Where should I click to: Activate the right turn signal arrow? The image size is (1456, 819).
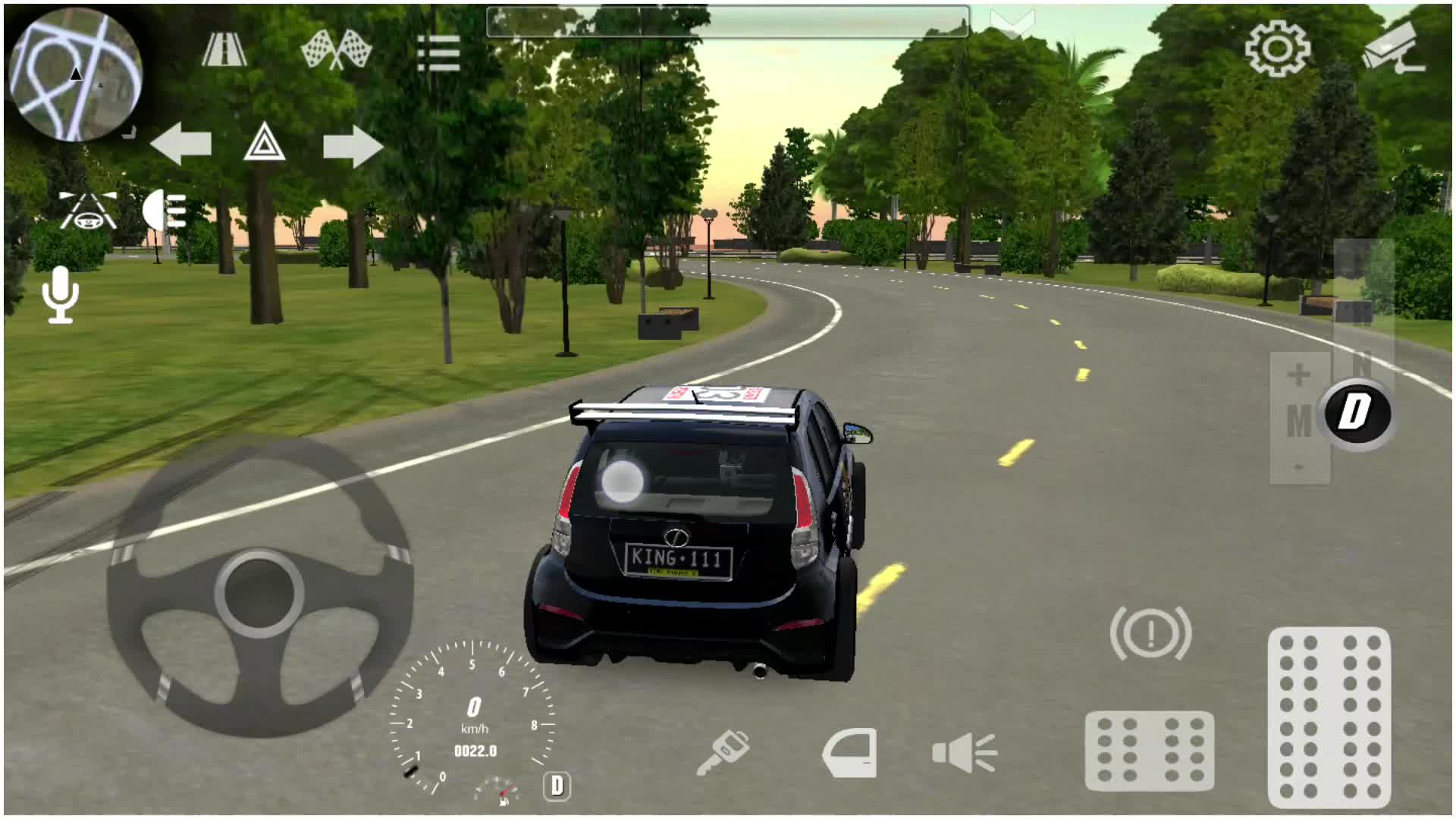coord(353,146)
